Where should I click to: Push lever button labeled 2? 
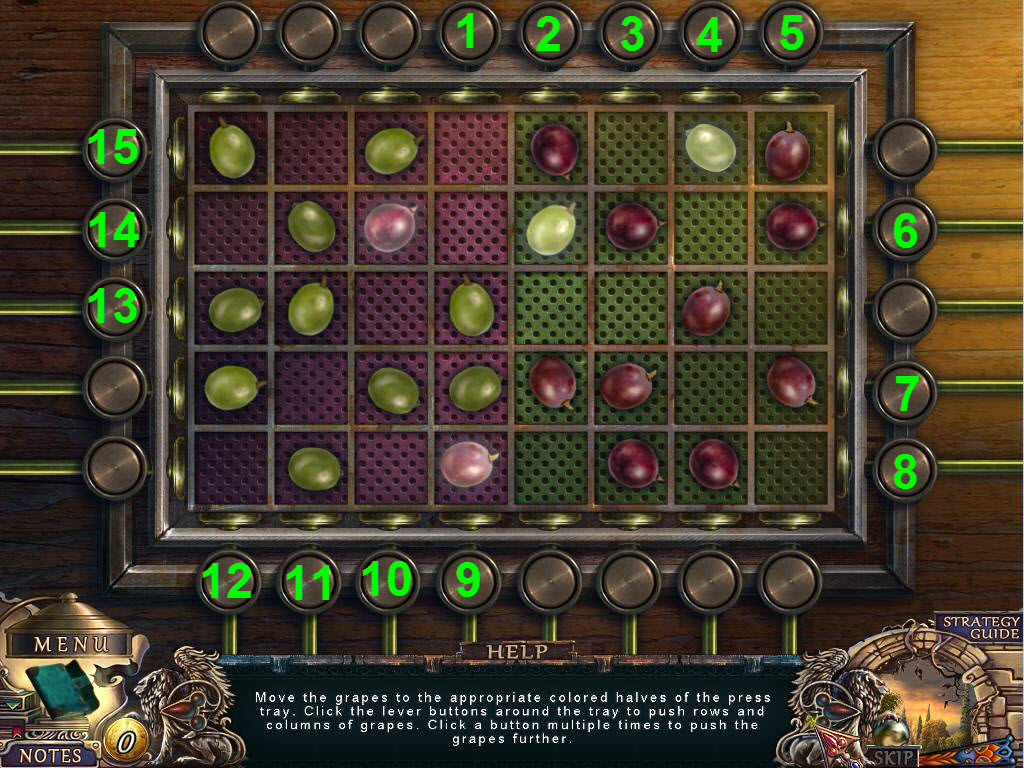(x=549, y=33)
